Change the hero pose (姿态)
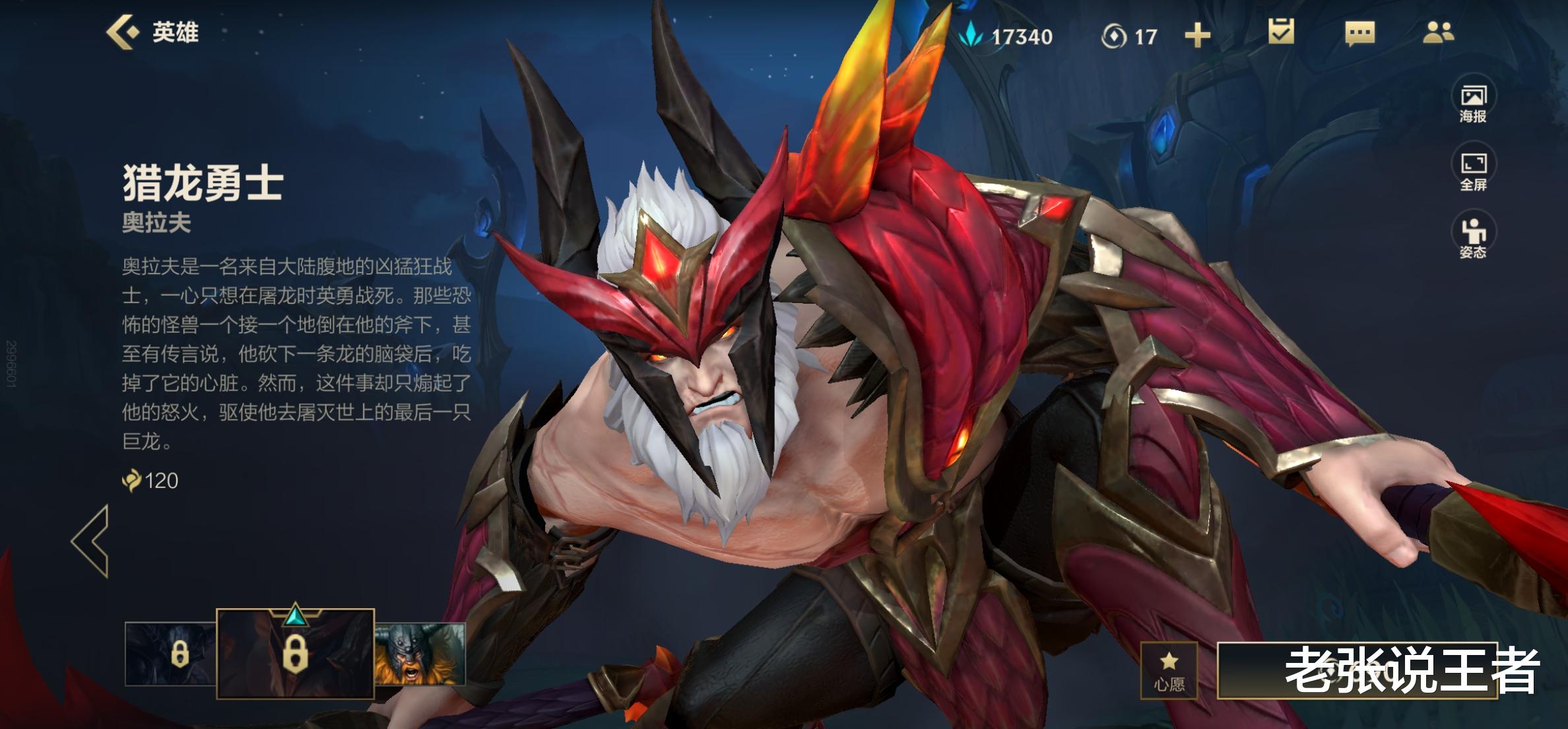Viewport: 1568px width, 729px height. (1473, 238)
